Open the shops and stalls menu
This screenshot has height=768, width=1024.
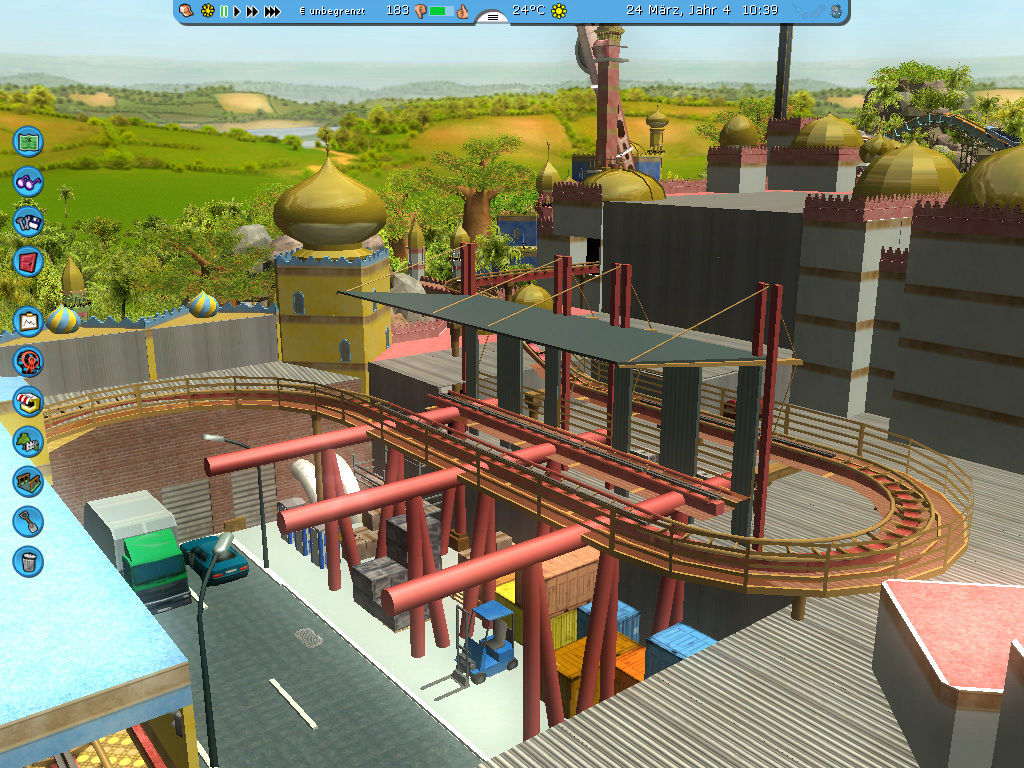click(28, 401)
